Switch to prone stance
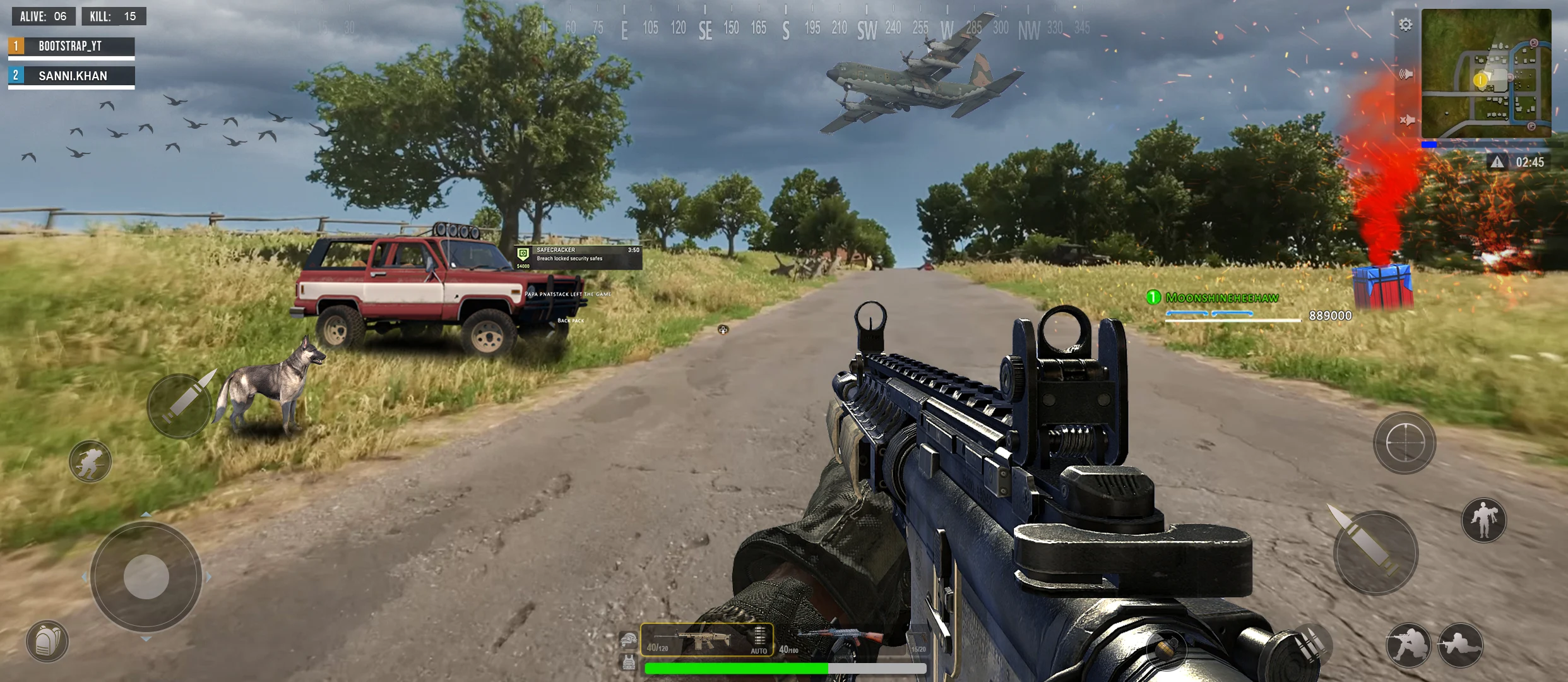The height and width of the screenshot is (682, 1568). 1460,645
